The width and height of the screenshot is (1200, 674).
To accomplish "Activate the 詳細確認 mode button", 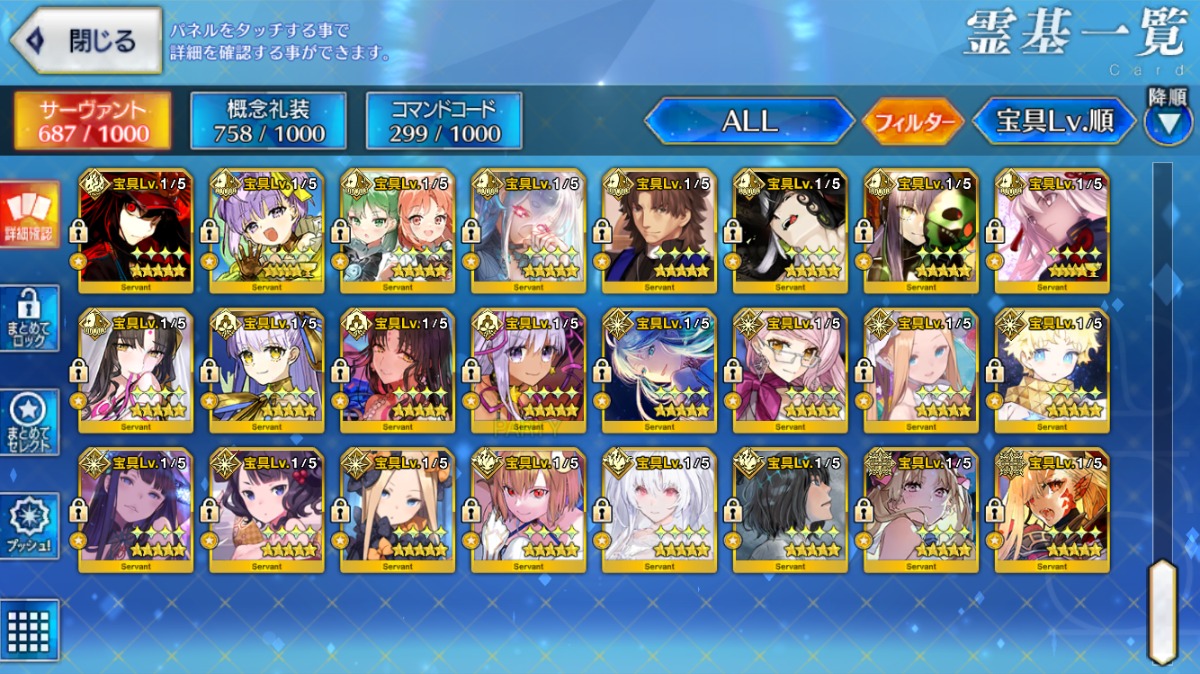I will pyautogui.click(x=29, y=215).
